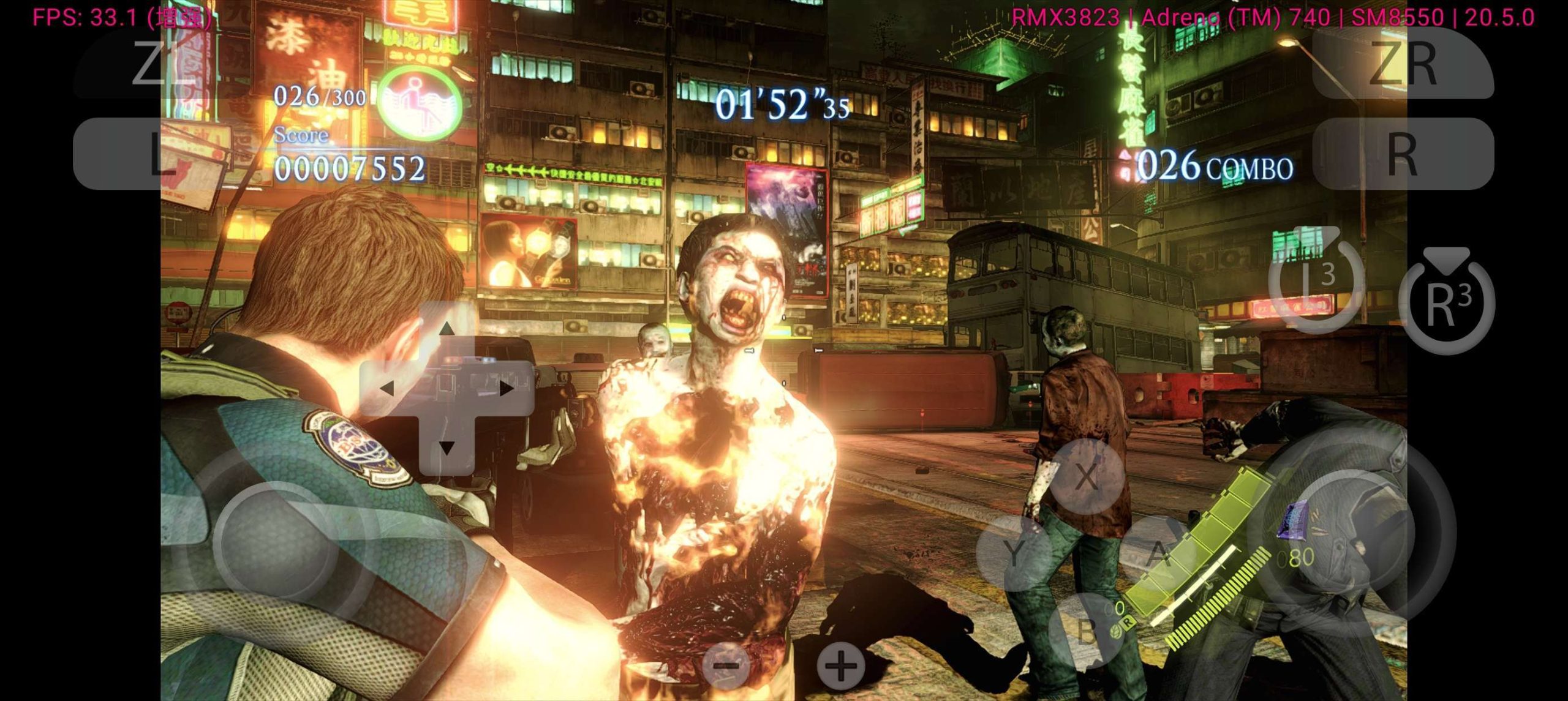Image resolution: width=1568 pixels, height=701 pixels.
Task: Tap the on-screen X face button
Action: (x=1086, y=476)
